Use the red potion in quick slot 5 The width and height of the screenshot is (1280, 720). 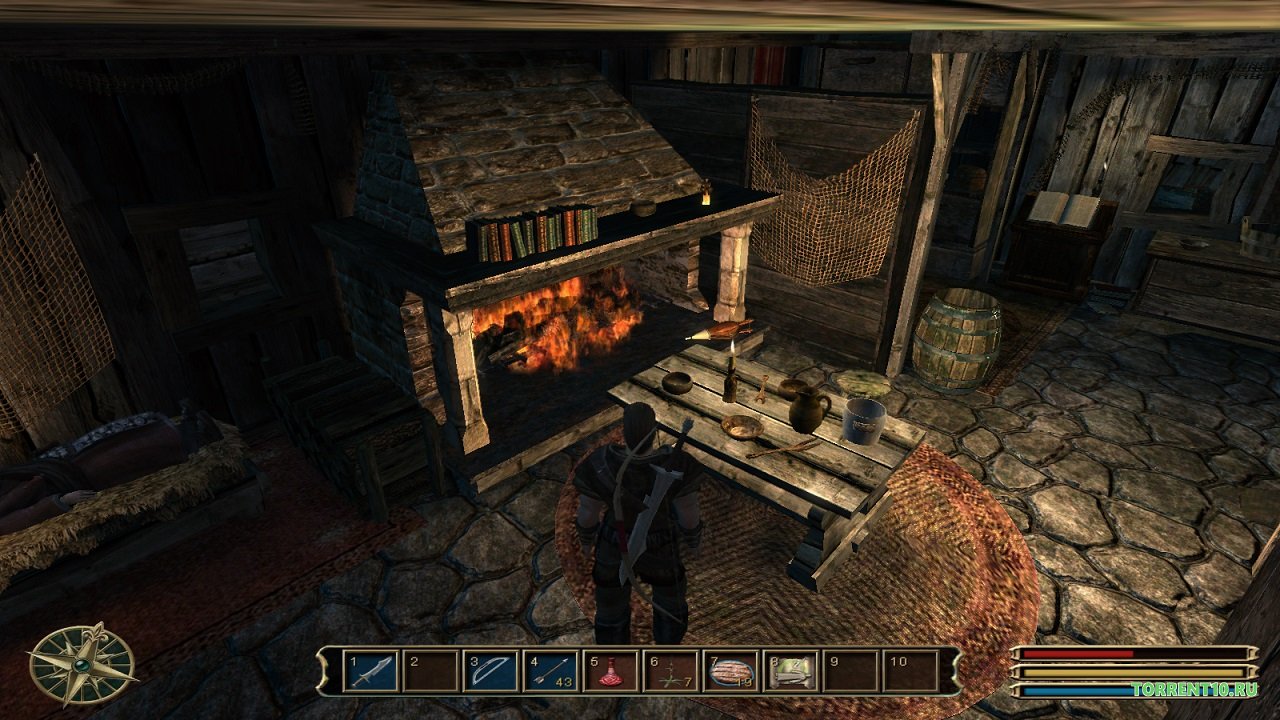pyautogui.click(x=612, y=670)
